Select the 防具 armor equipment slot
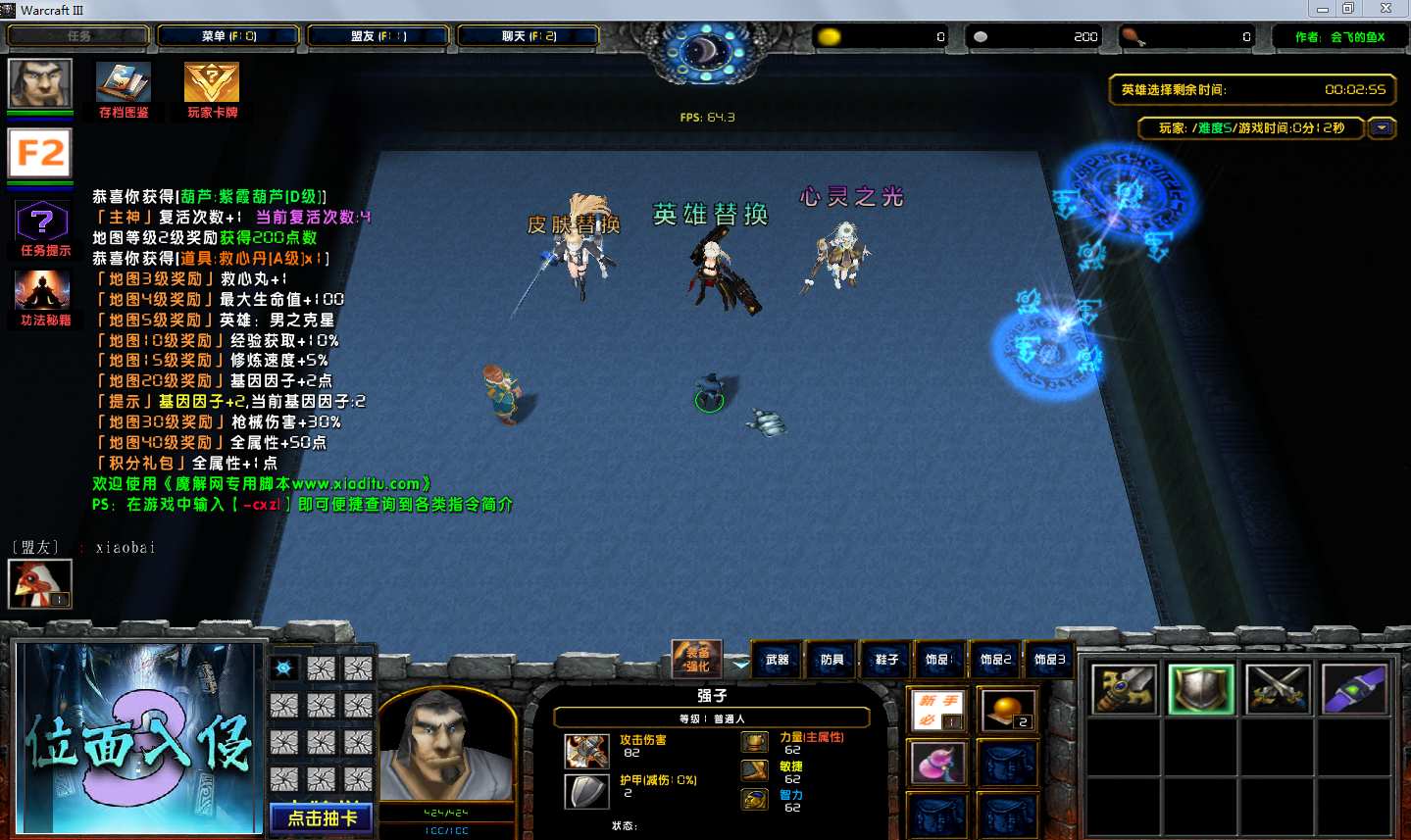 pyautogui.click(x=832, y=660)
